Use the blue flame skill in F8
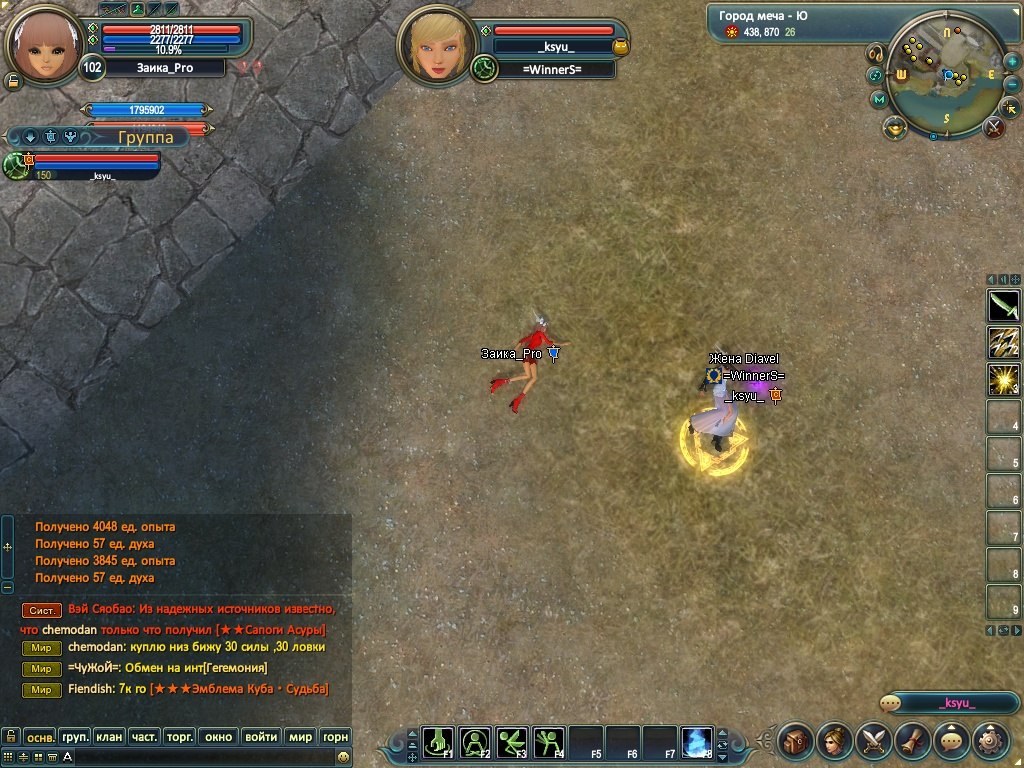Image resolution: width=1024 pixels, height=768 pixels. click(697, 743)
